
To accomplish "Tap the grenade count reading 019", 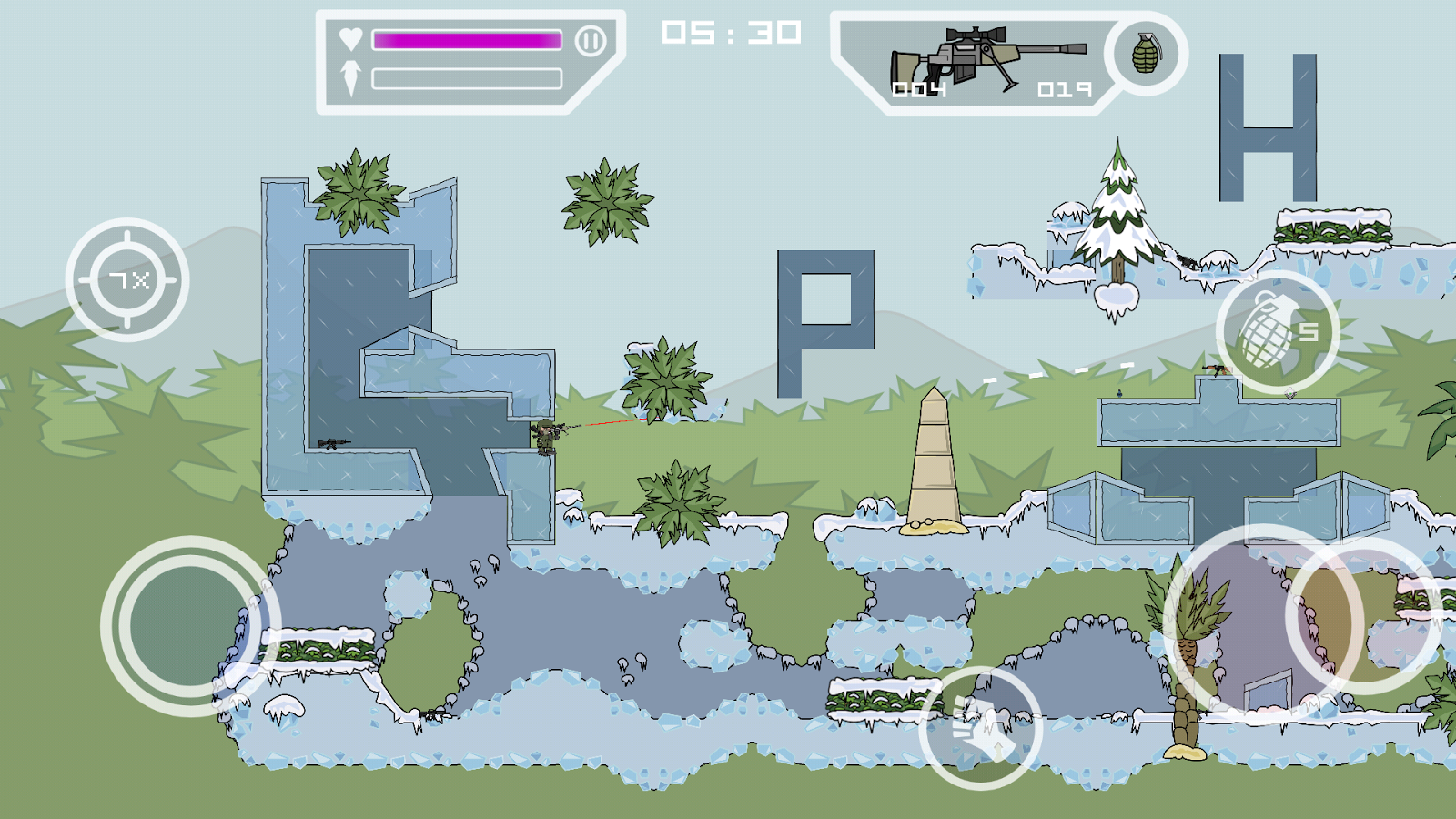I will (x=1063, y=89).
